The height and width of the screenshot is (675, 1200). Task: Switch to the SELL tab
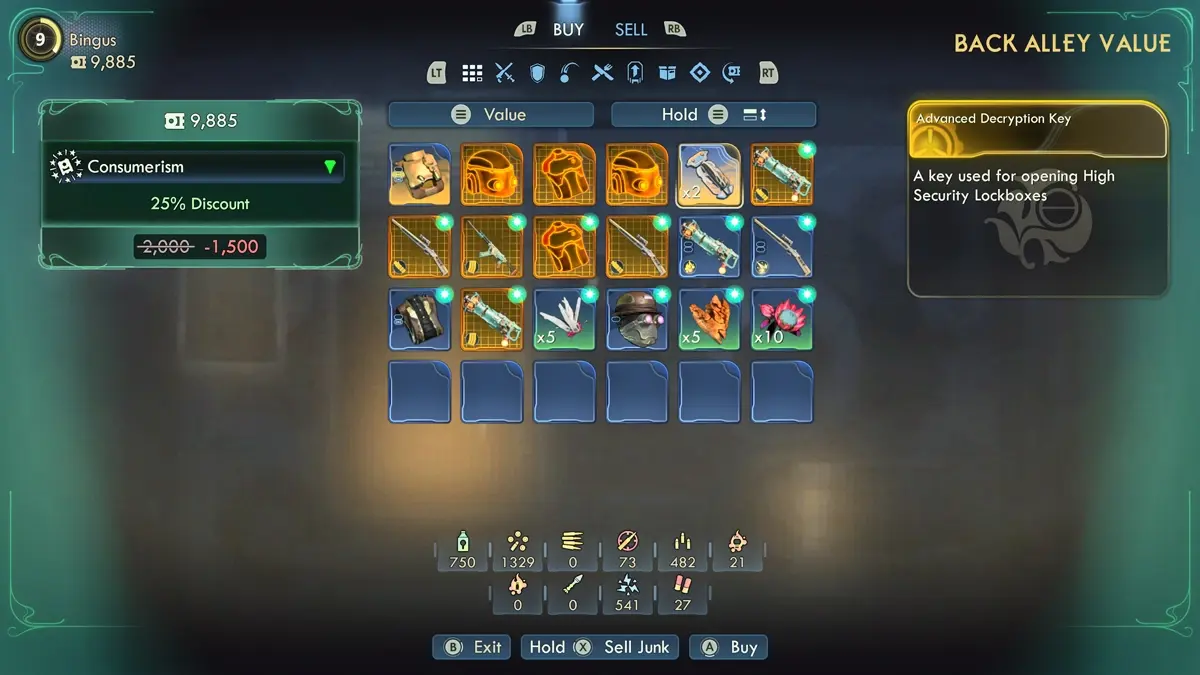tap(630, 30)
